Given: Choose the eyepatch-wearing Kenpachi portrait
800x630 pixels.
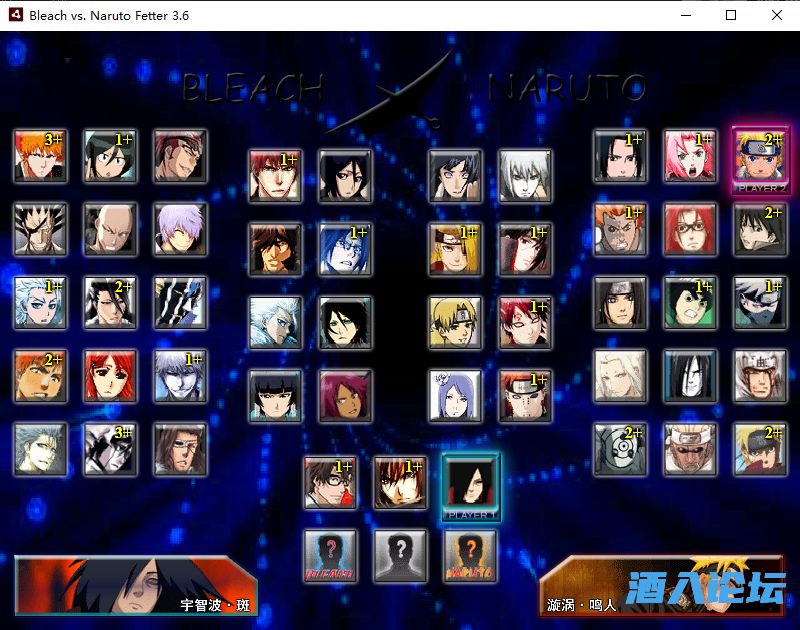Looking at the screenshot, I should pyautogui.click(x=40, y=229).
